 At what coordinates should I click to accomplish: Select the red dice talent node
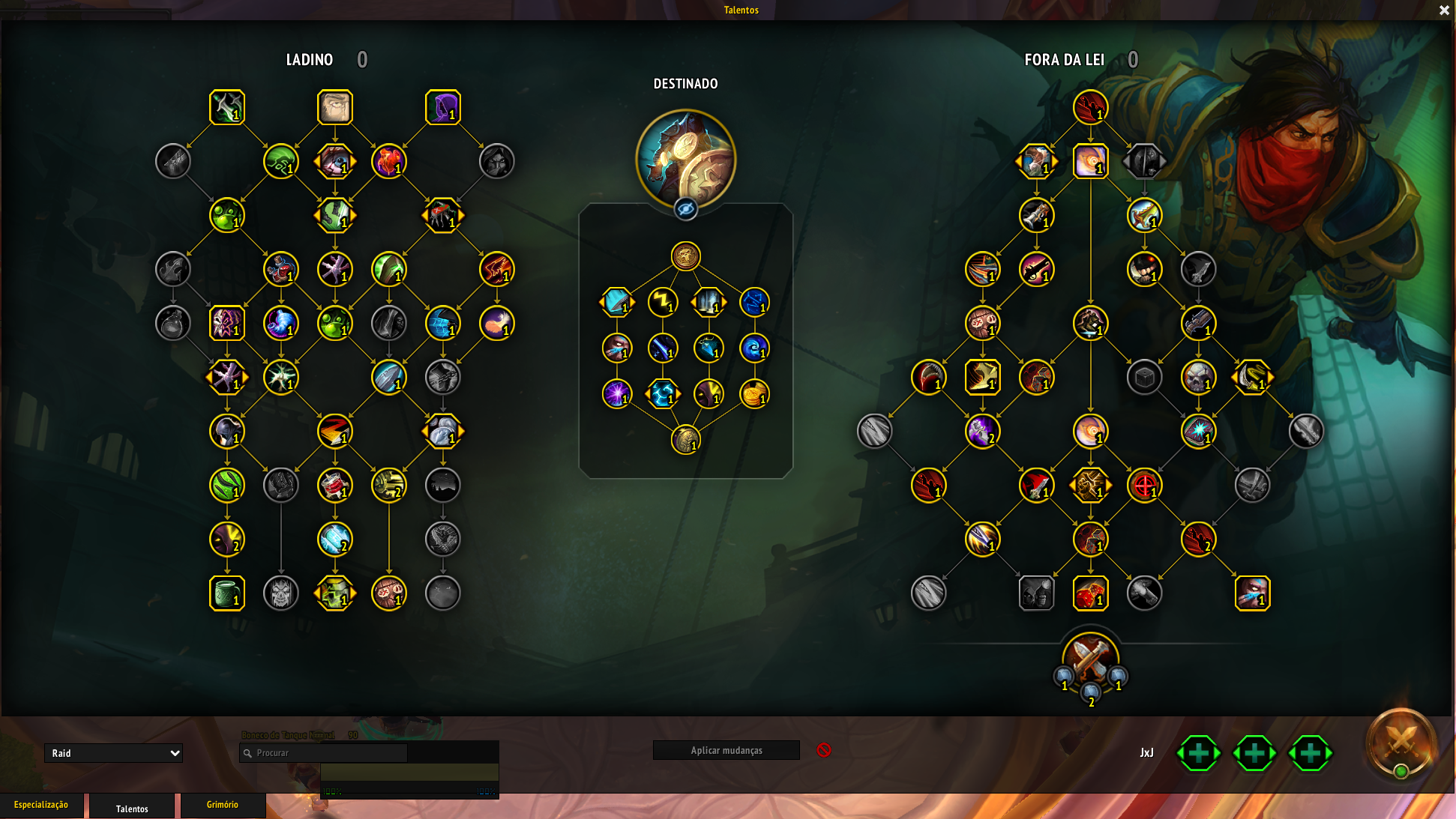tap(1091, 593)
